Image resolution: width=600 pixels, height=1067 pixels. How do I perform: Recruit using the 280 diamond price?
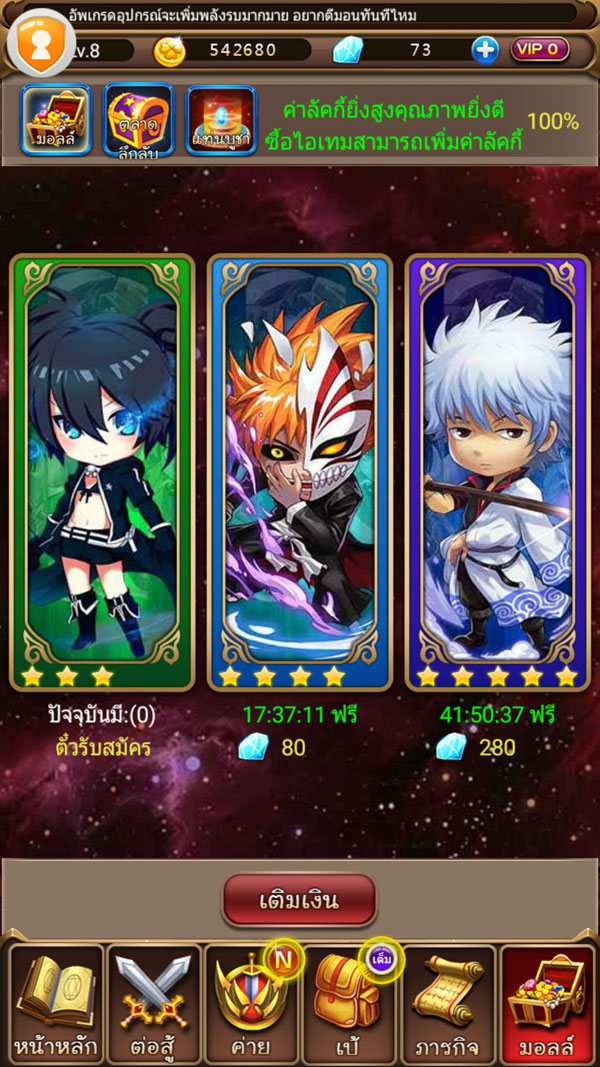coord(476,747)
